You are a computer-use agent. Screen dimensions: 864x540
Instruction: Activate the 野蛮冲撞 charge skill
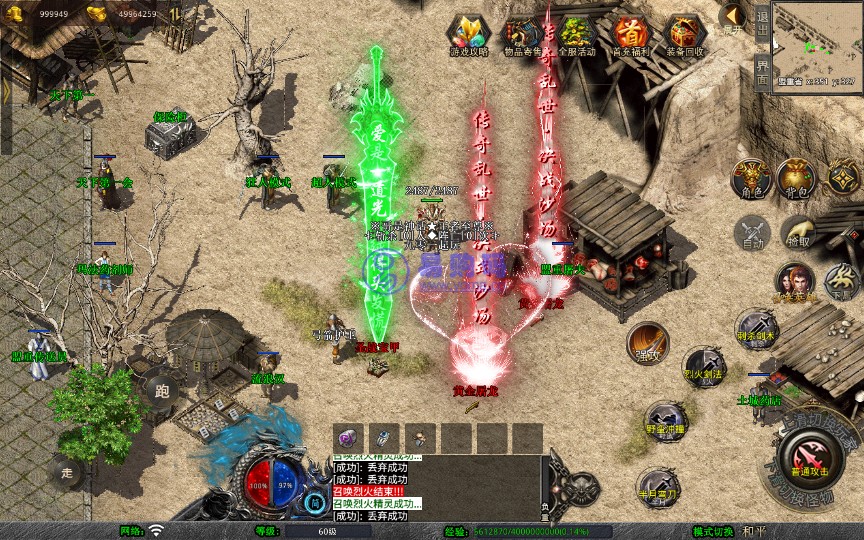[665, 418]
